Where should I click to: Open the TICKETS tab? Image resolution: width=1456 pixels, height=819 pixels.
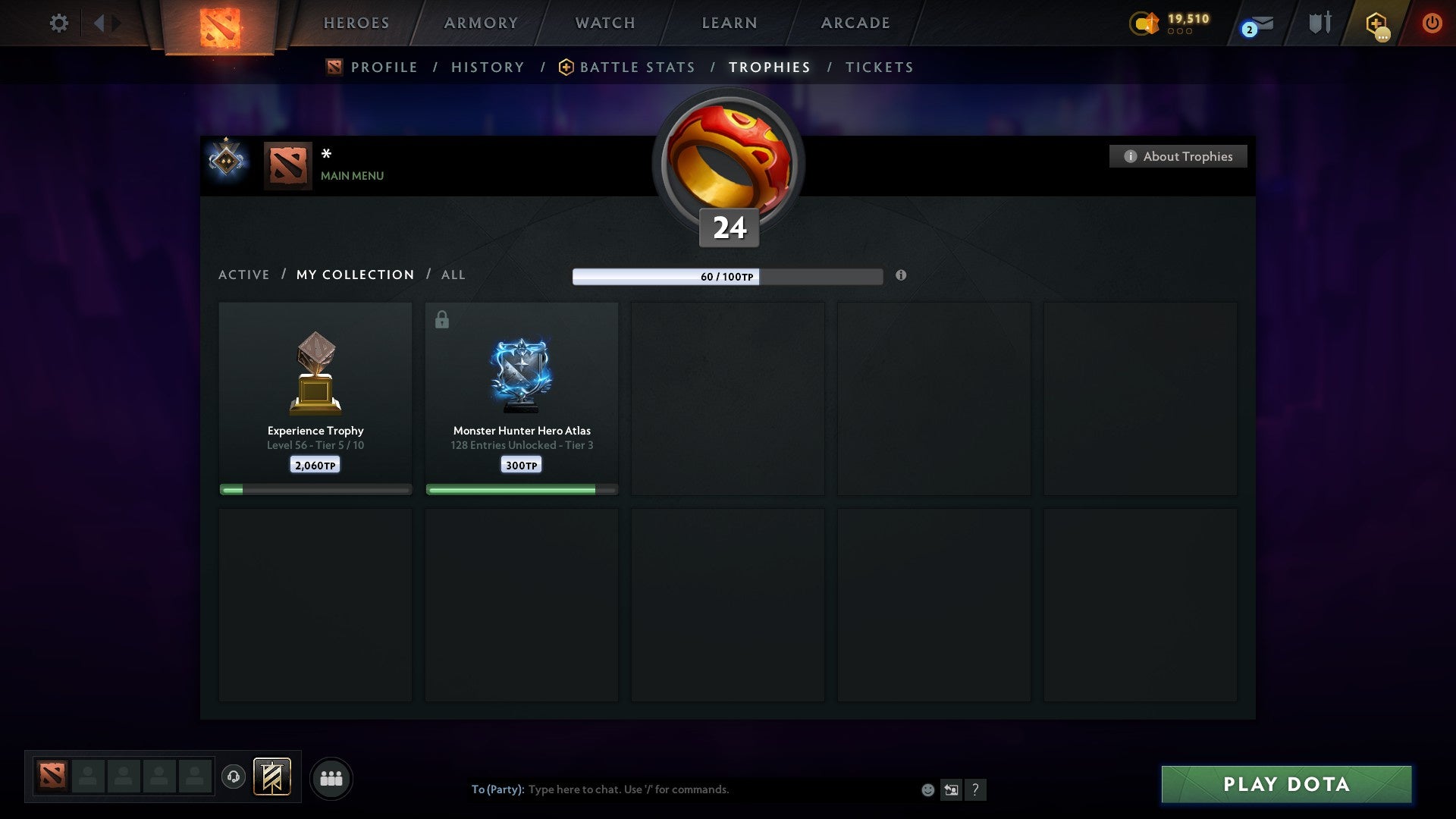click(x=878, y=67)
